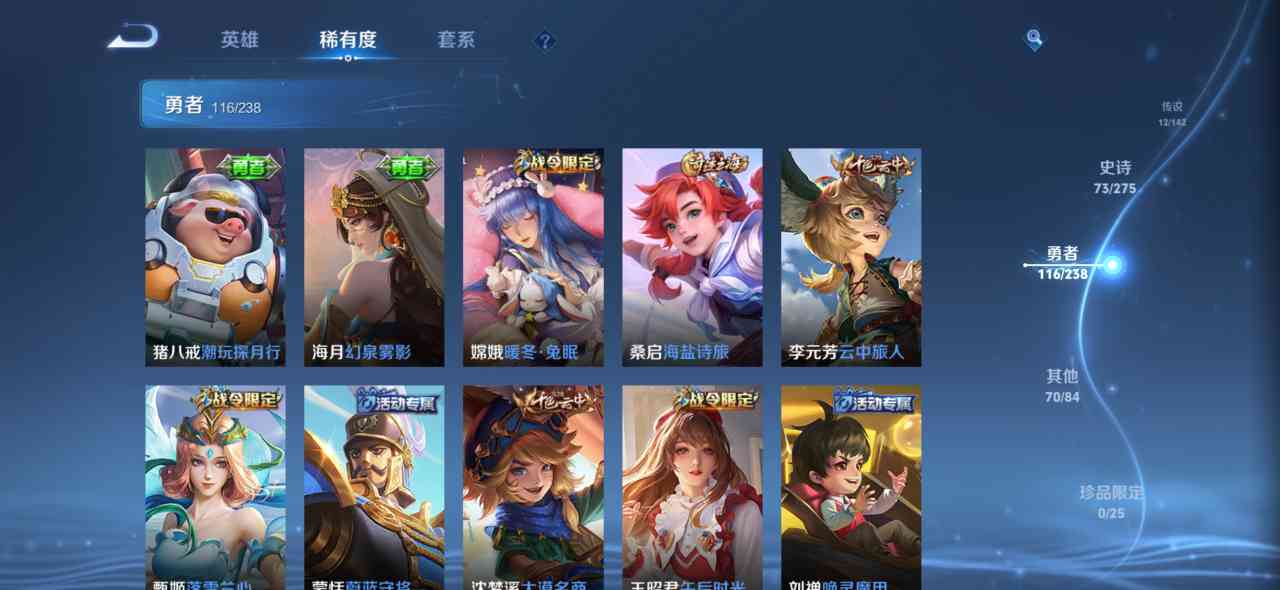Open the 甄姬 skin card
The width and height of the screenshot is (1280, 590).
click(x=215, y=488)
